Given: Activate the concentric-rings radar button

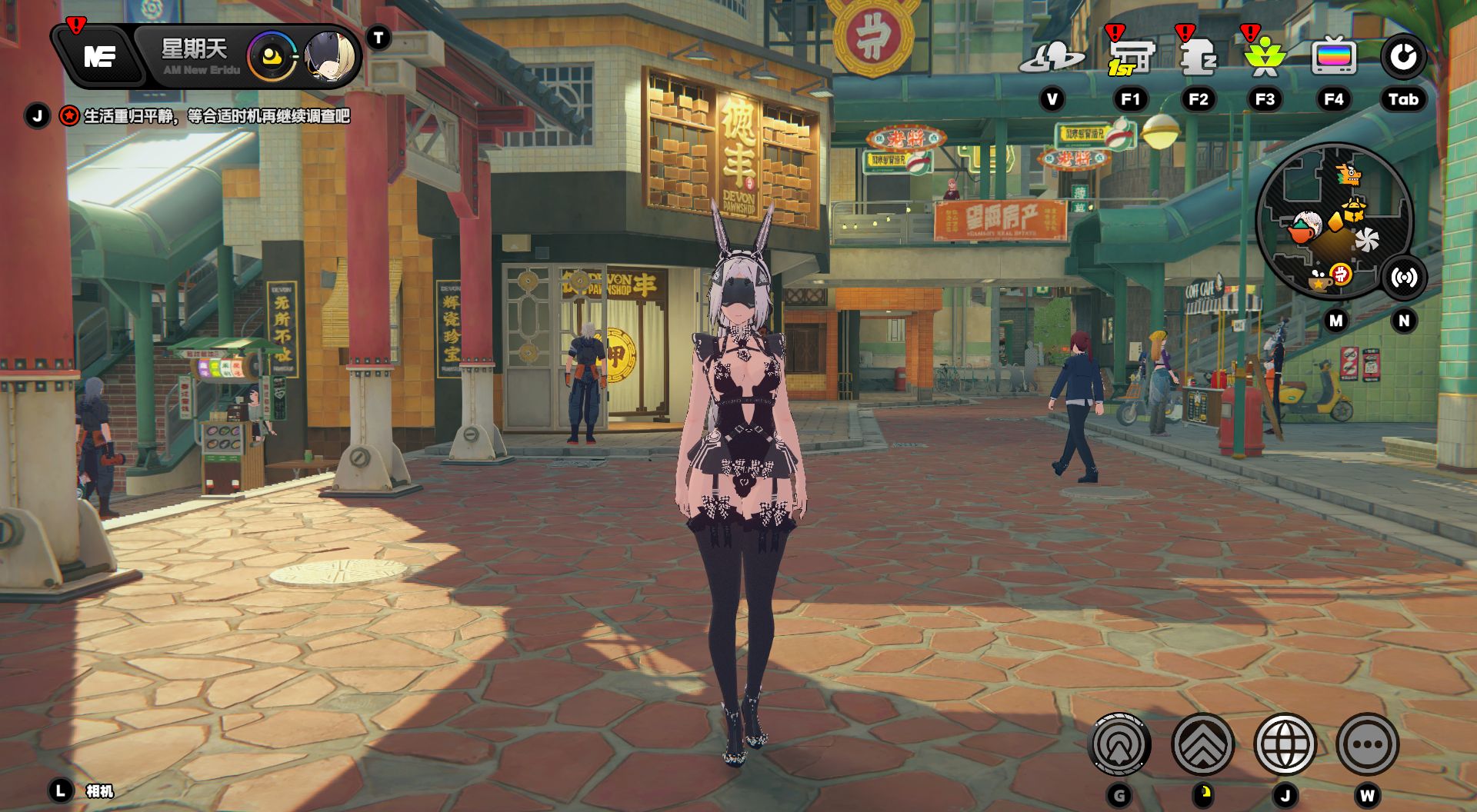Looking at the screenshot, I should pyautogui.click(x=1120, y=744).
